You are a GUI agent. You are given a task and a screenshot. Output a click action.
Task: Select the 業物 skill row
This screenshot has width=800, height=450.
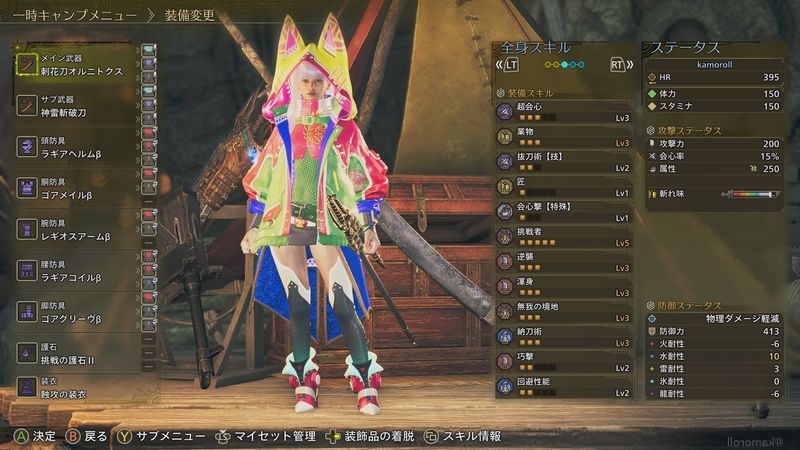[565, 136]
